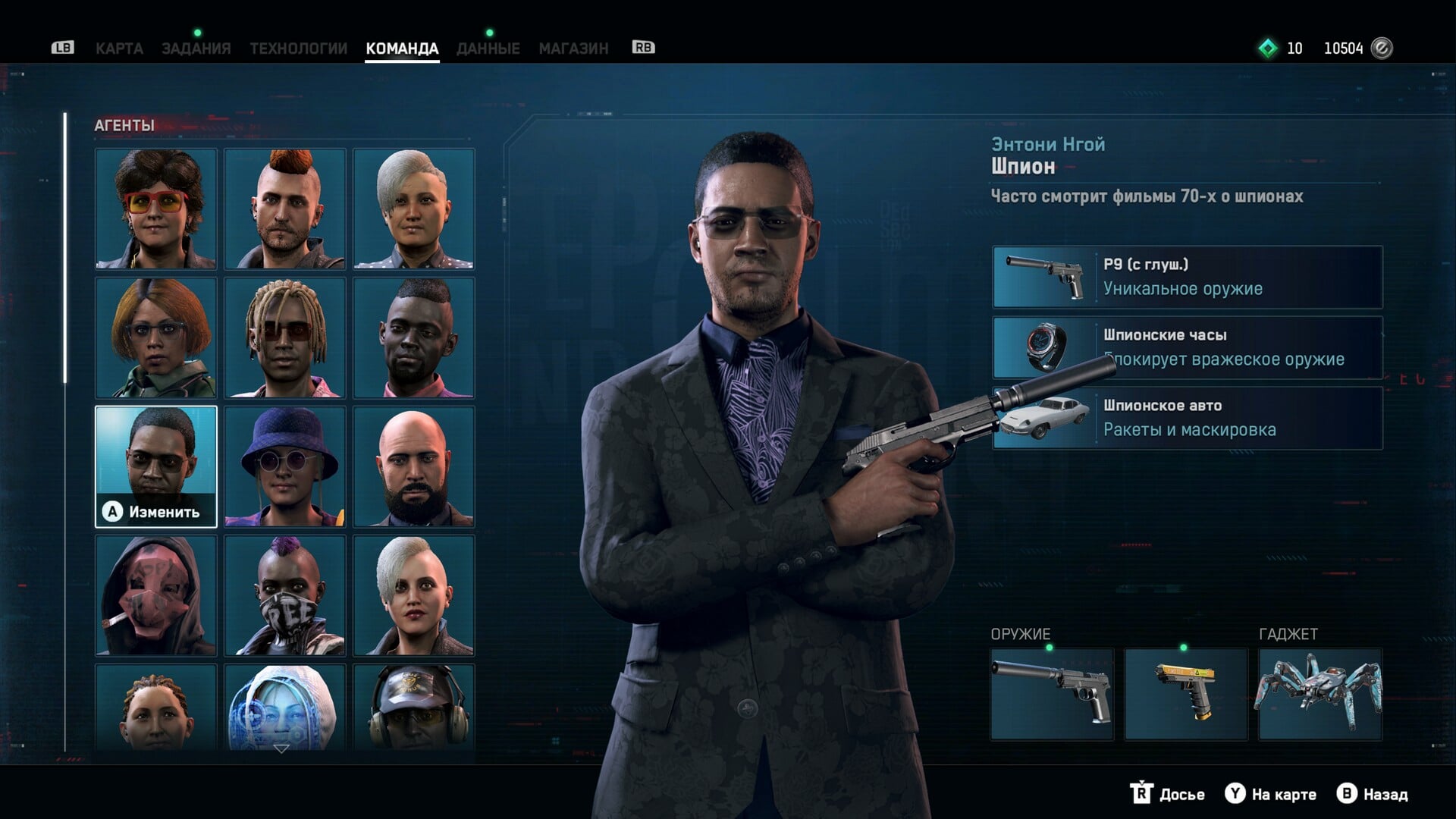This screenshot has width=1456, height=819.
Task: Open the Шпионское авто perk row
Action: 1188,418
